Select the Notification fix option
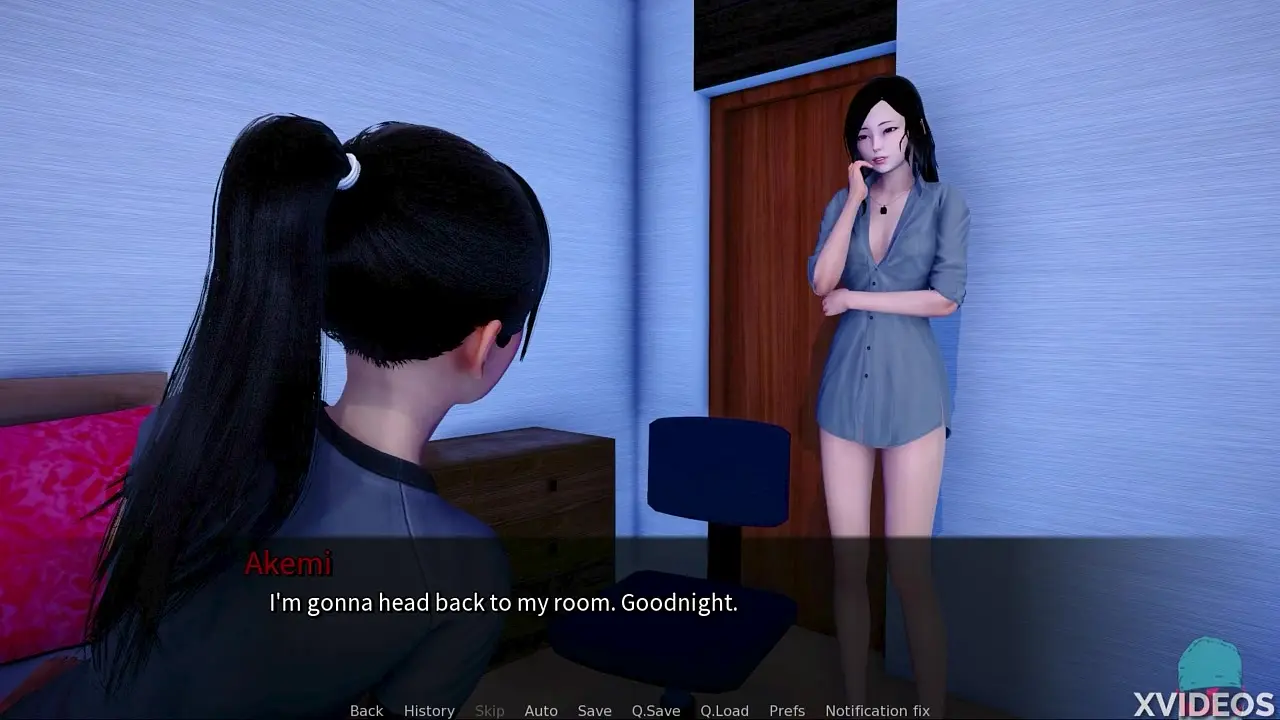This screenshot has height=720, width=1280. [x=877, y=710]
